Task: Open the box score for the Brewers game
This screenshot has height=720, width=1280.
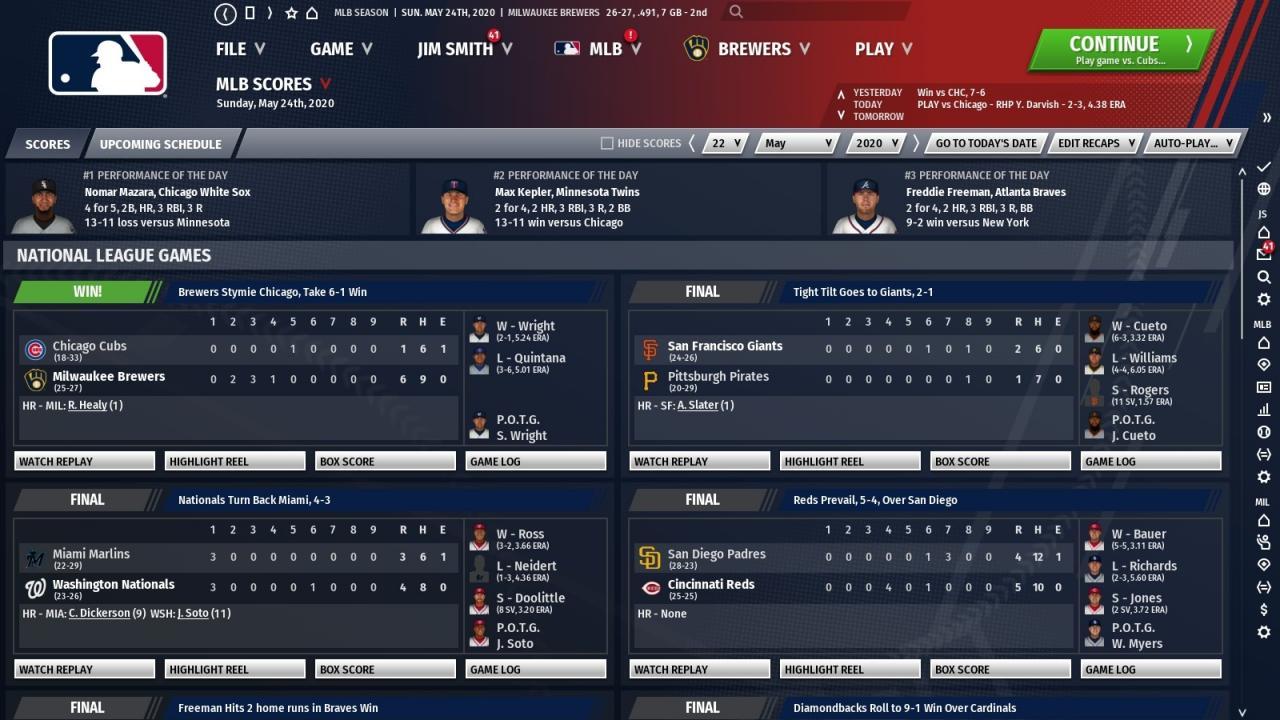Action: click(x=384, y=460)
